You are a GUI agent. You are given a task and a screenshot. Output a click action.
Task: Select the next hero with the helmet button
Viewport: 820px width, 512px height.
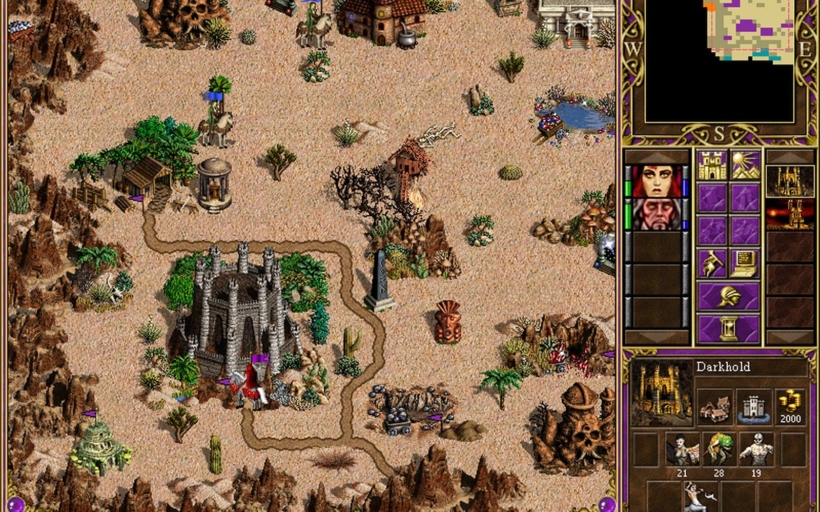click(x=728, y=296)
